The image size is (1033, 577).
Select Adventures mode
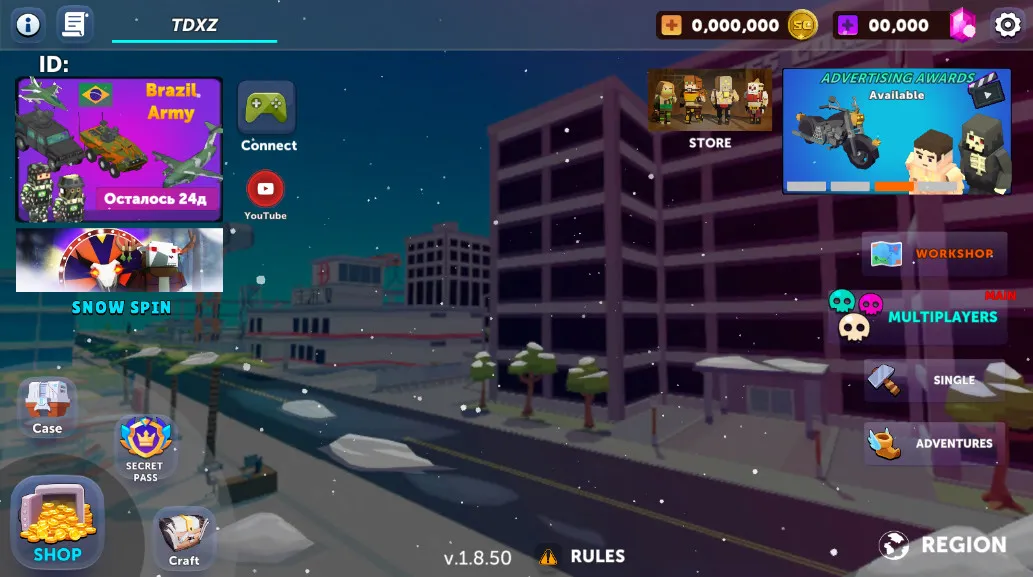[934, 443]
